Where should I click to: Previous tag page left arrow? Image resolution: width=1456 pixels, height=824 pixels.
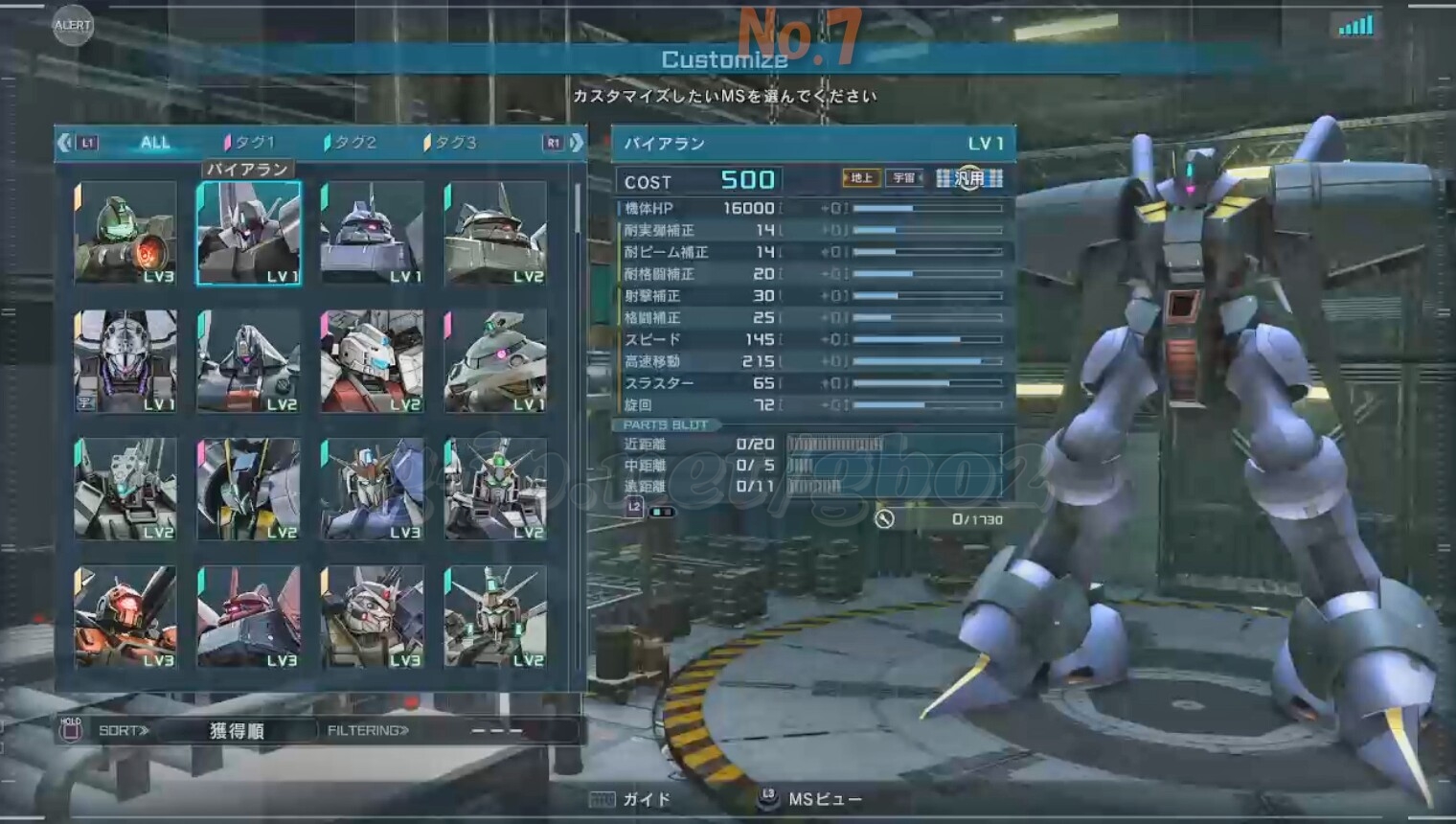(64, 143)
